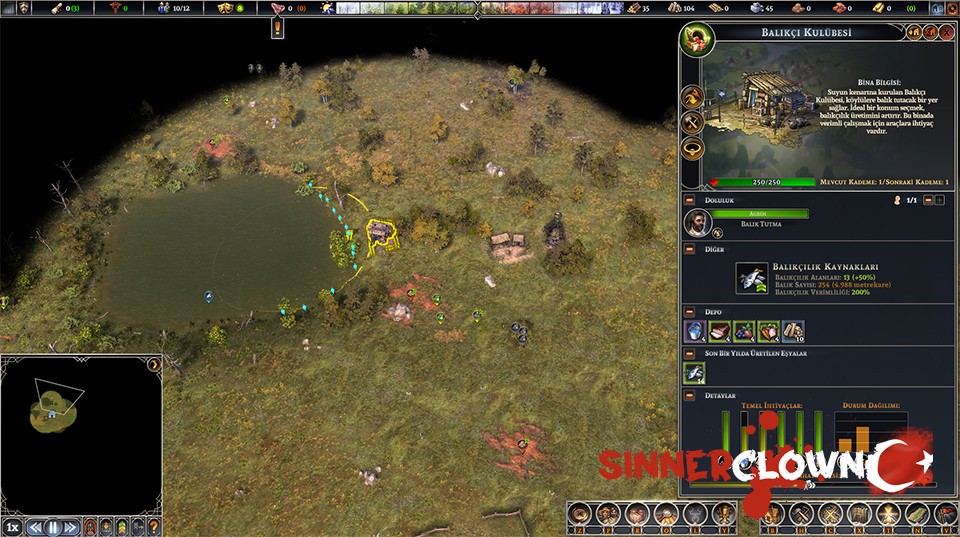The width and height of the screenshot is (960, 537).
Task: Click the round hammer button beside the building image
Action: tap(692, 122)
